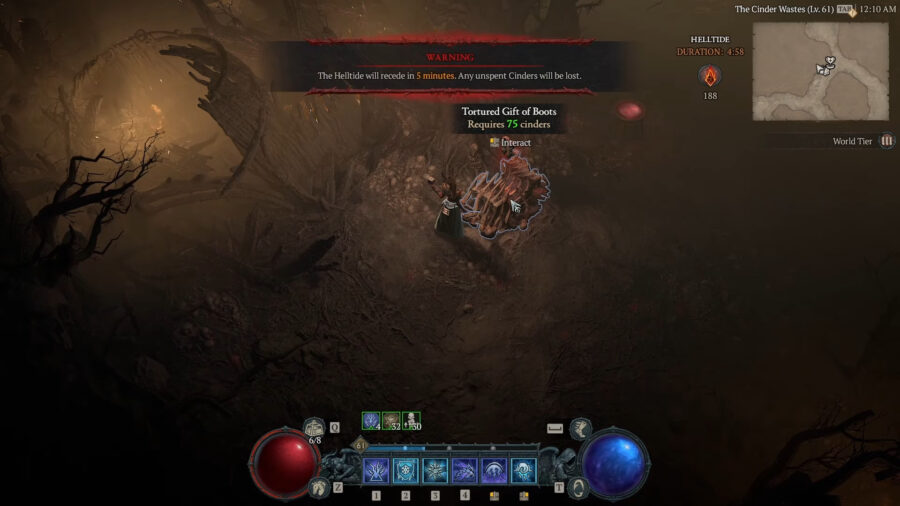Click the World Tier III badge
Screen dimensions: 900x506
tap(887, 141)
